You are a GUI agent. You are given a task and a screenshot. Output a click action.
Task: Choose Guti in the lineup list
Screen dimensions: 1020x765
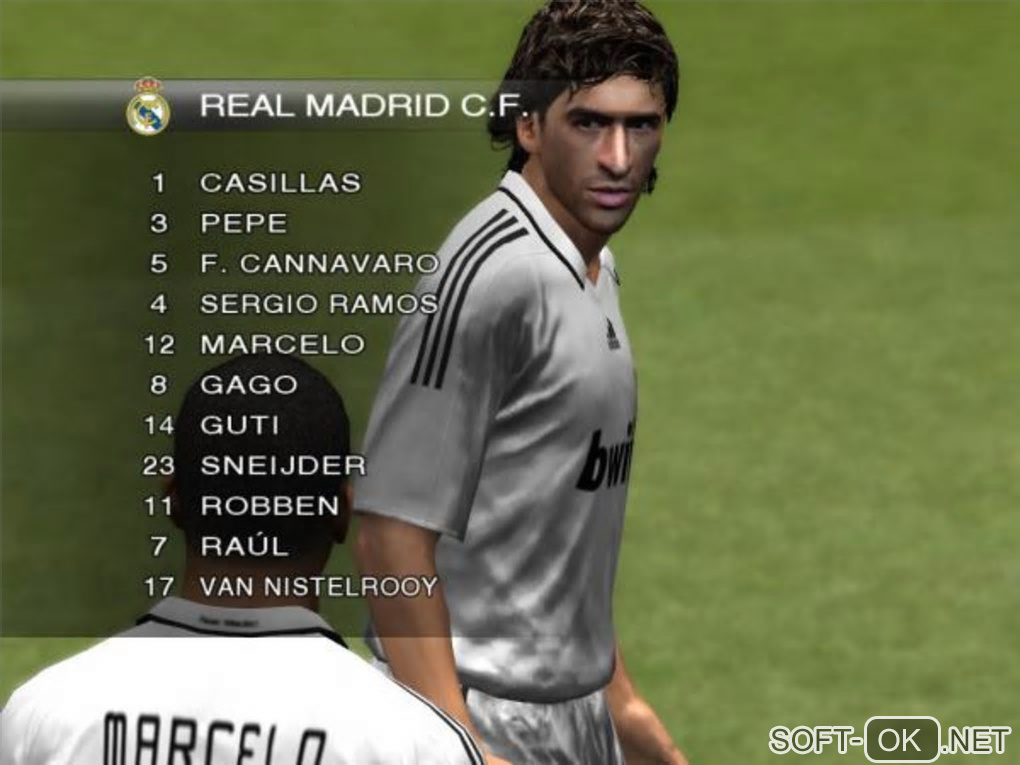(x=240, y=425)
